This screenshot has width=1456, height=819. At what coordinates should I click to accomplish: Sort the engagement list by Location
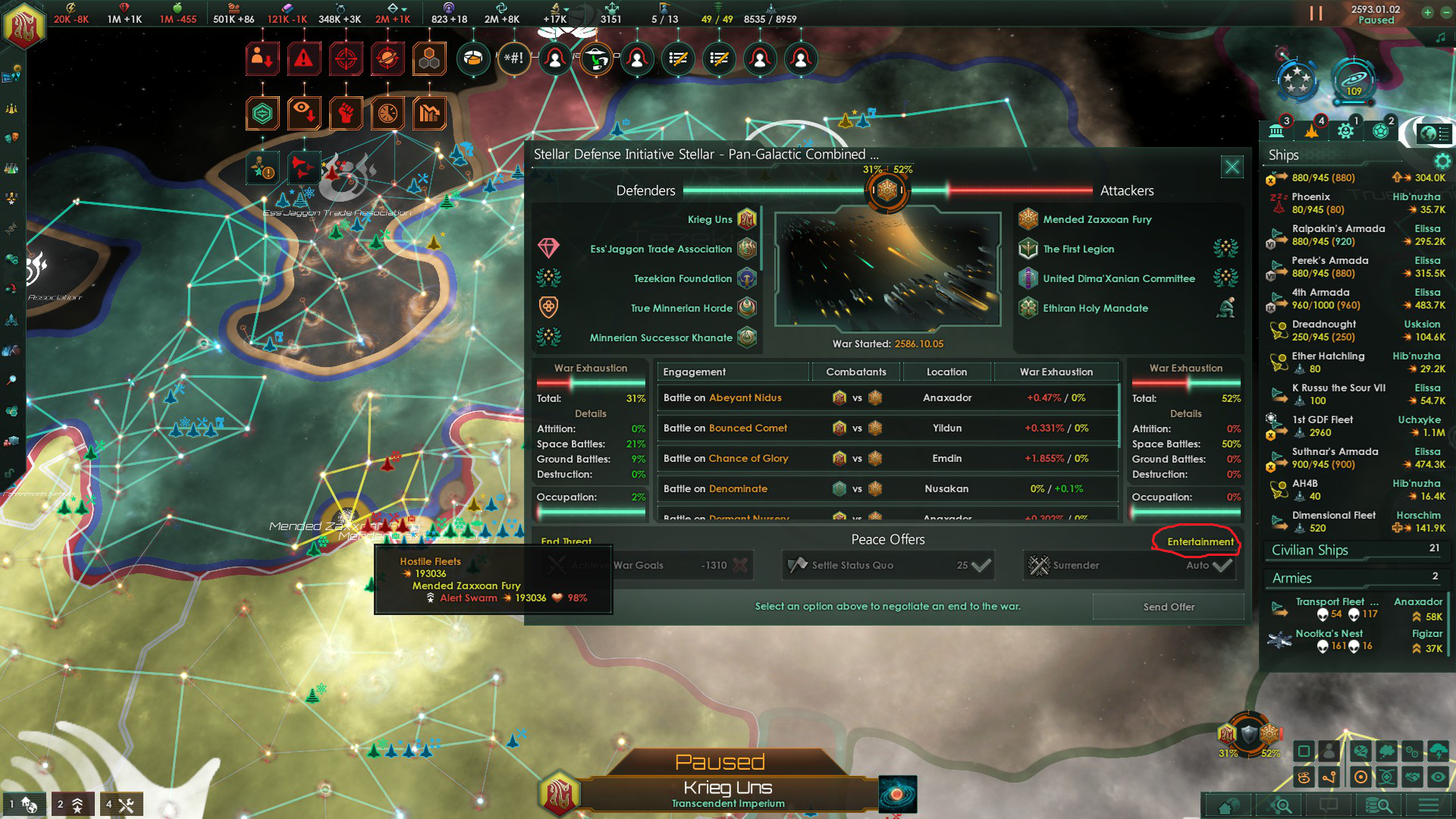(x=946, y=372)
